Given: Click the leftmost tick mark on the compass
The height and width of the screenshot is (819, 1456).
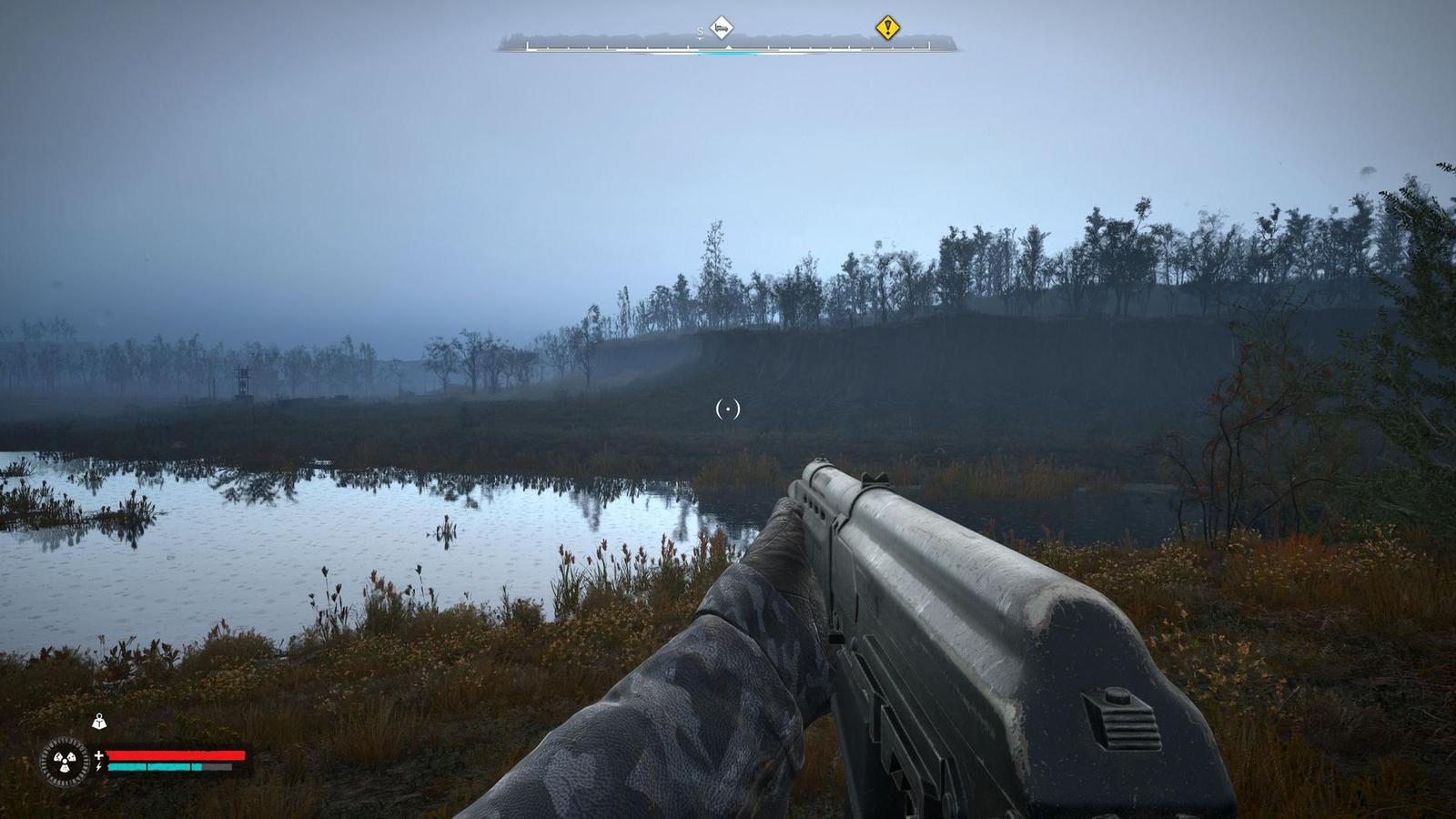Looking at the screenshot, I should 527,45.
